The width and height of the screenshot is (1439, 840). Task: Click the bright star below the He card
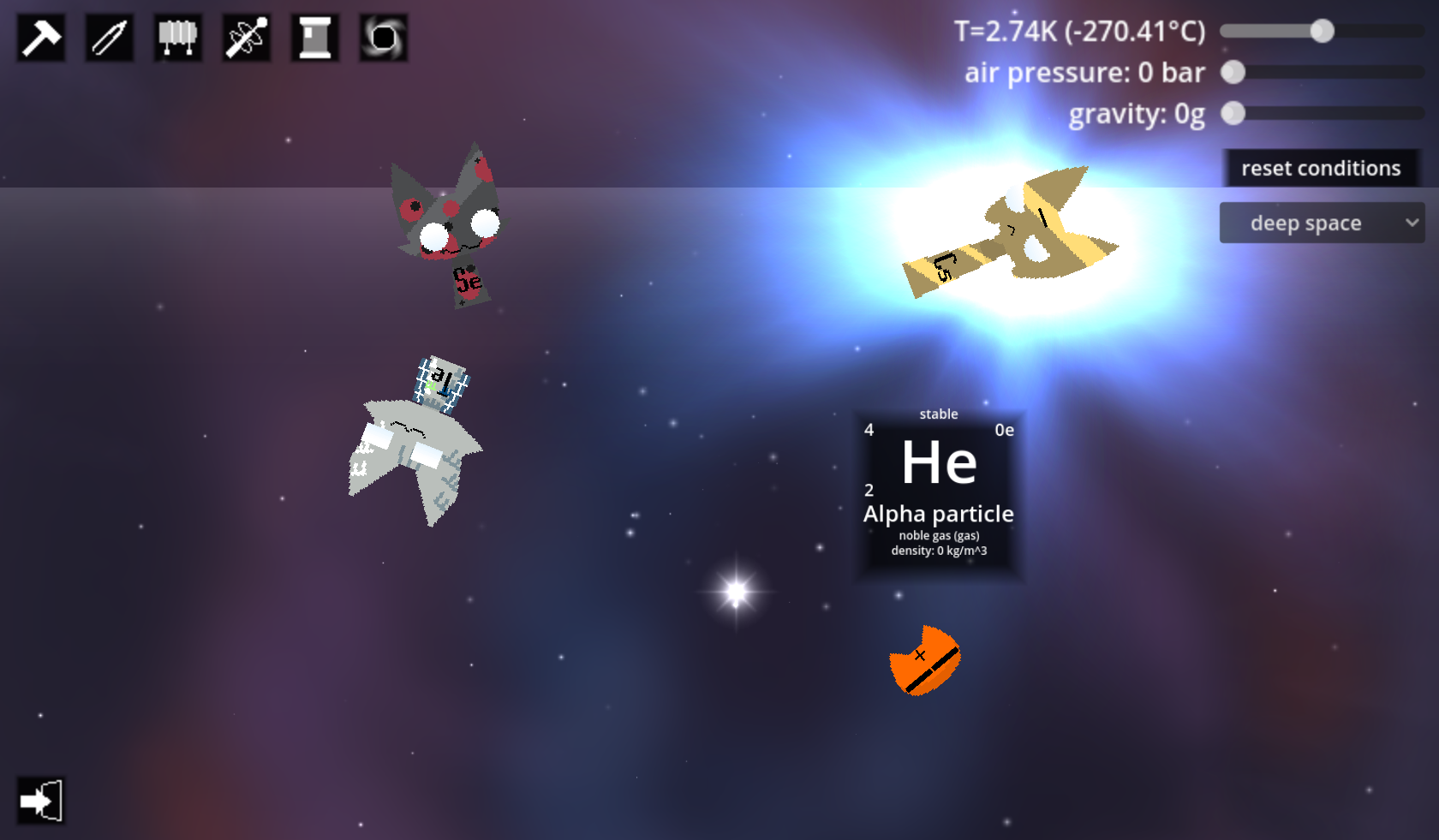click(x=737, y=591)
